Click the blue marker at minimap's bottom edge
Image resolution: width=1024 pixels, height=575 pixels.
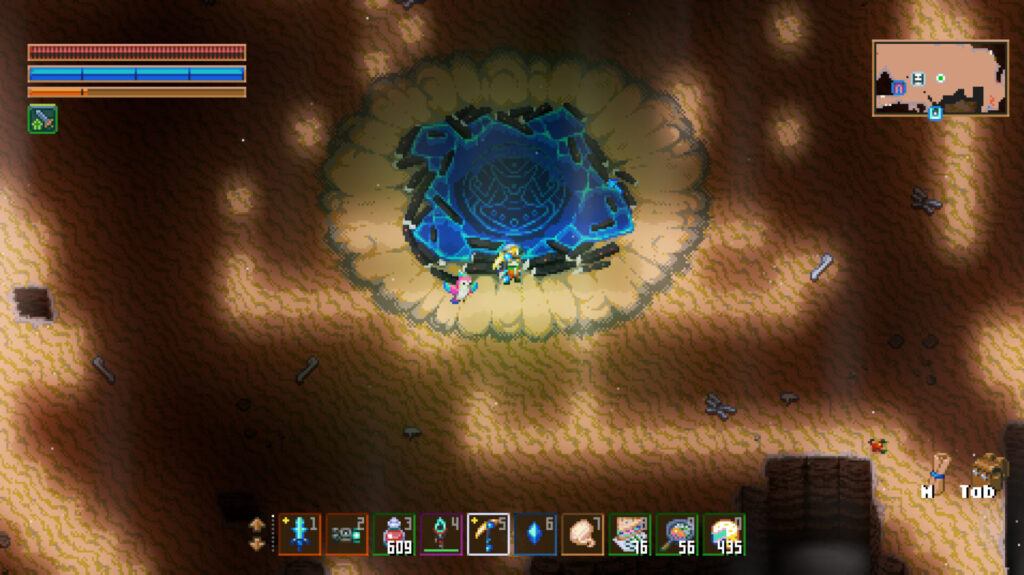pos(935,113)
